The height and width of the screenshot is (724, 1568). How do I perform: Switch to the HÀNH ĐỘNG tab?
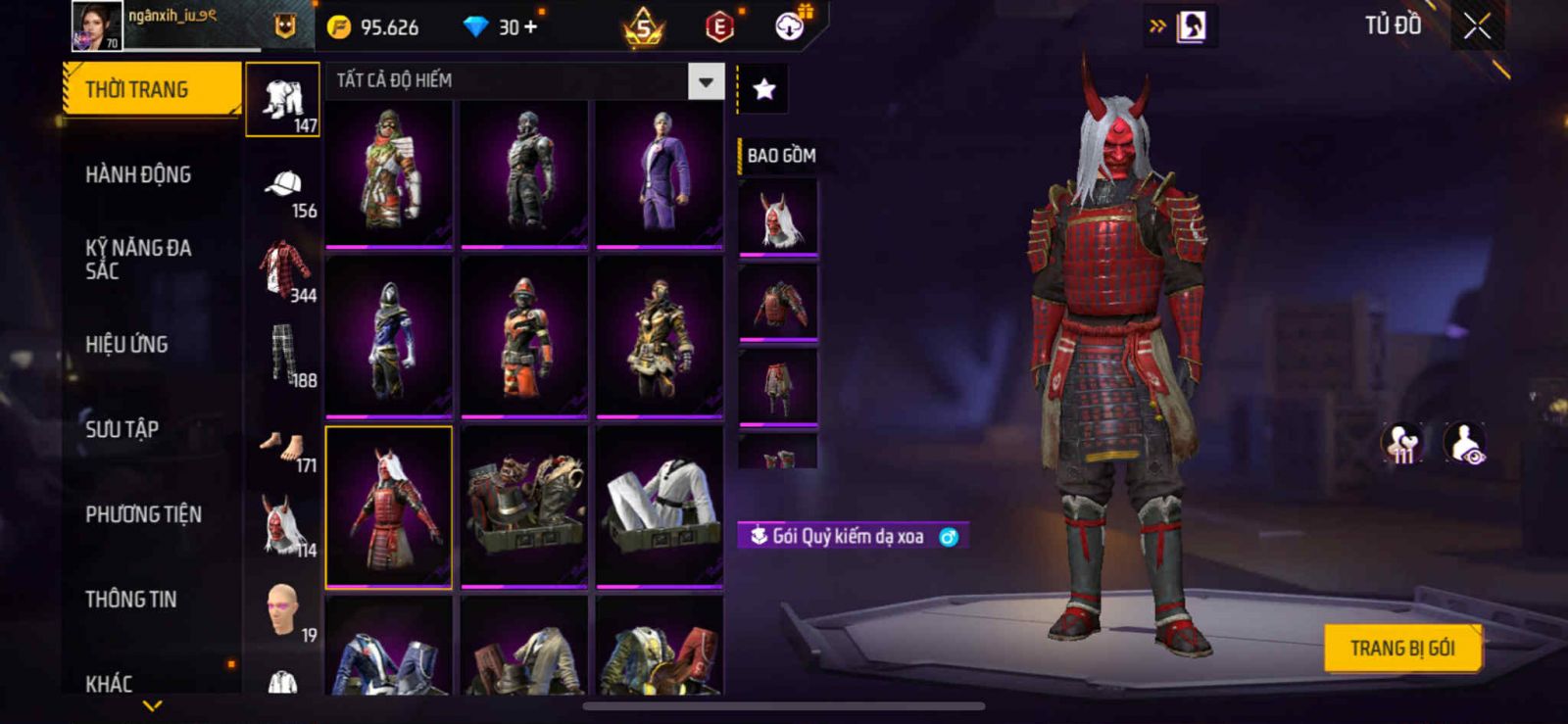(x=138, y=175)
